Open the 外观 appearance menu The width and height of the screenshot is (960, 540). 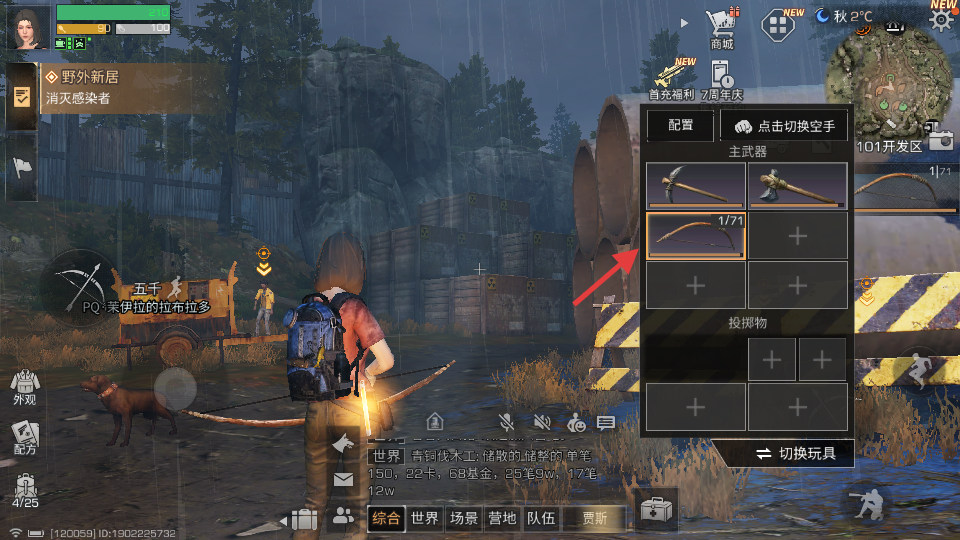[24, 388]
